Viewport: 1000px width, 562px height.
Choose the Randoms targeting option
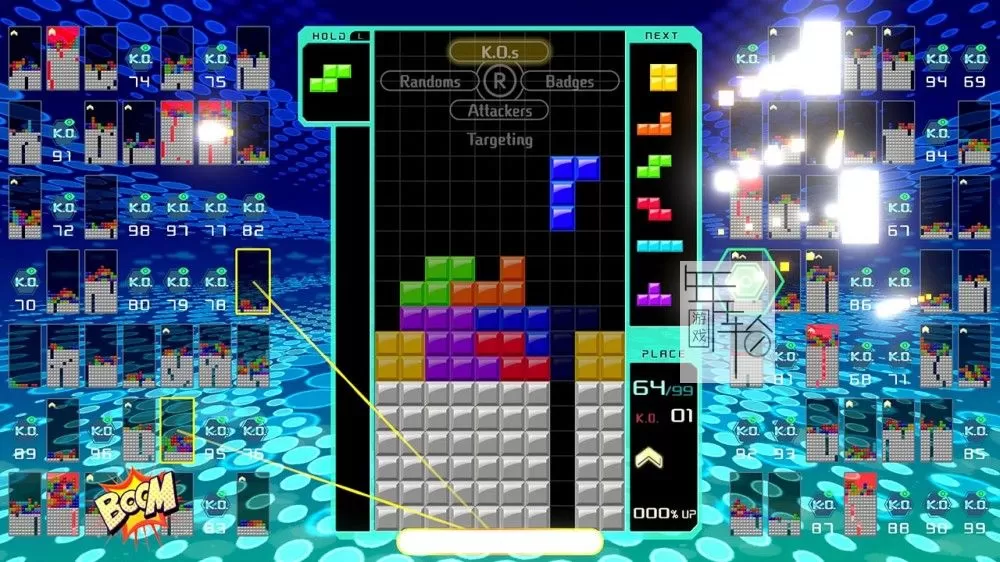(430, 81)
